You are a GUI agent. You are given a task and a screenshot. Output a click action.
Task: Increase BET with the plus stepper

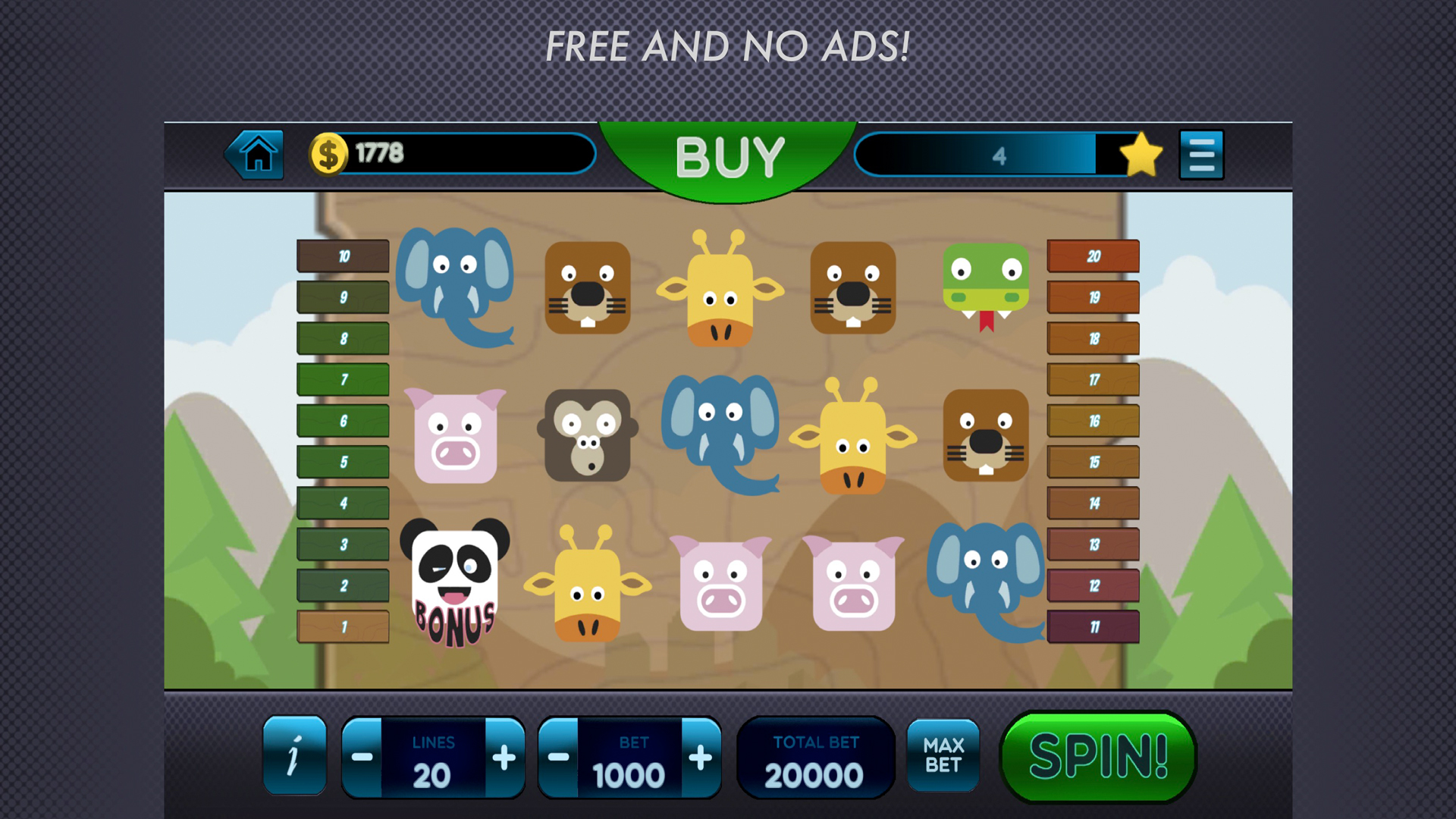[700, 756]
